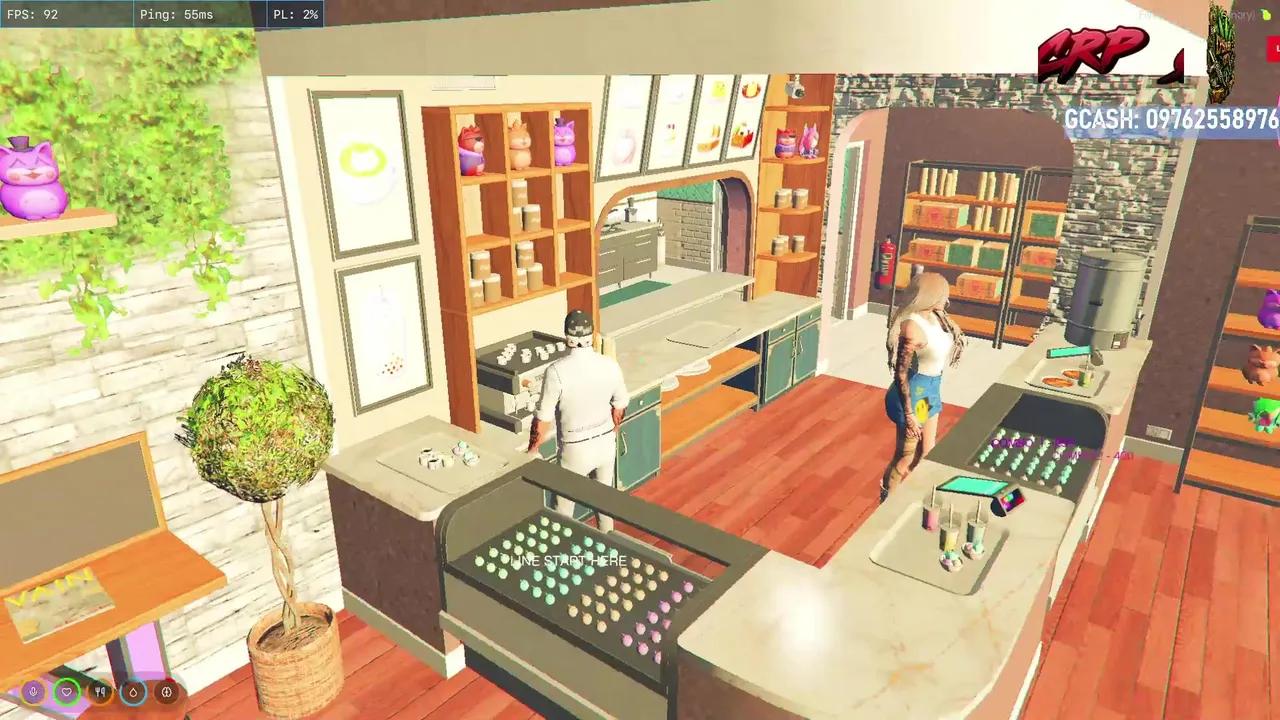Click the brain stress status icon
This screenshot has width=1280, height=720.
[166, 691]
